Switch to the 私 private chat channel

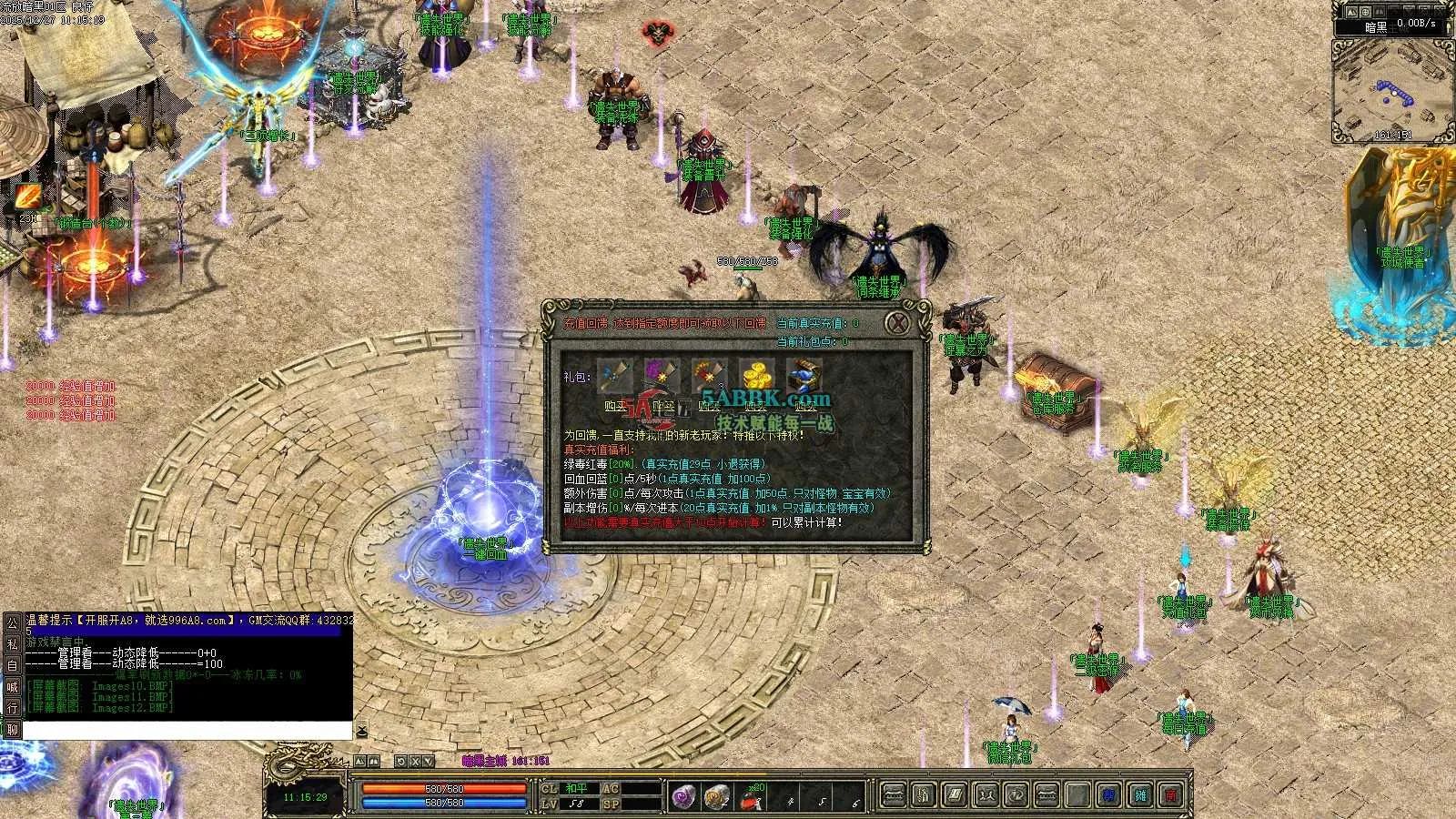coord(13,644)
